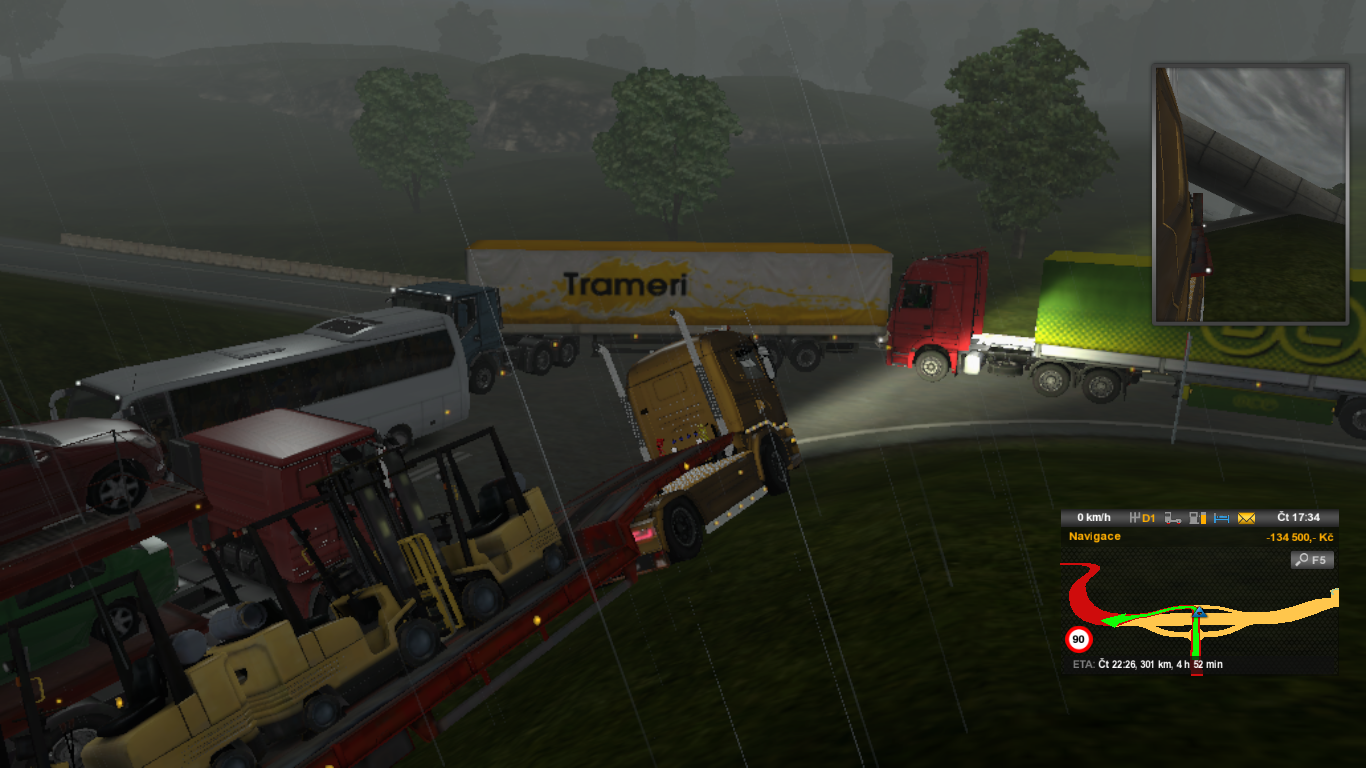Select the Navigace header tab
Viewport: 1366px width, 768px height.
pos(1094,536)
